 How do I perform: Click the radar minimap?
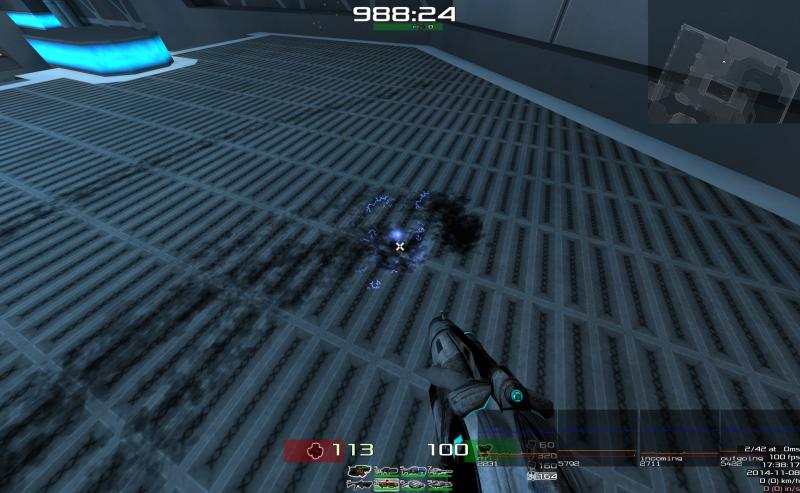722,61
